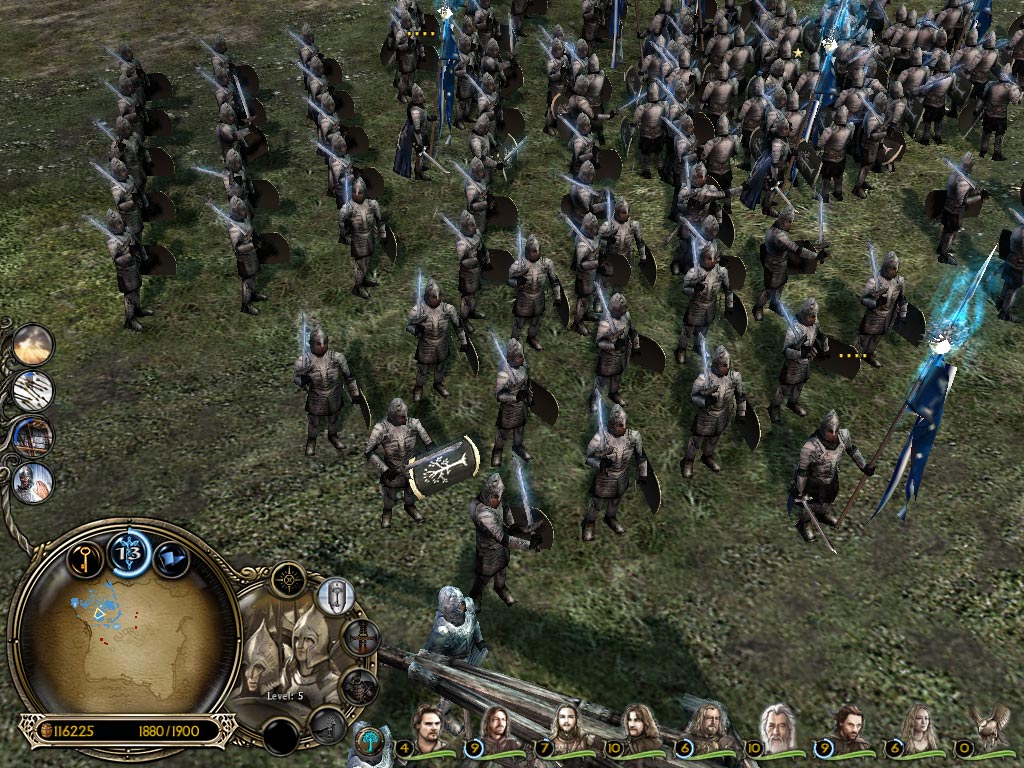Use the arrow volley power
The width and height of the screenshot is (1024, 768).
(33, 391)
